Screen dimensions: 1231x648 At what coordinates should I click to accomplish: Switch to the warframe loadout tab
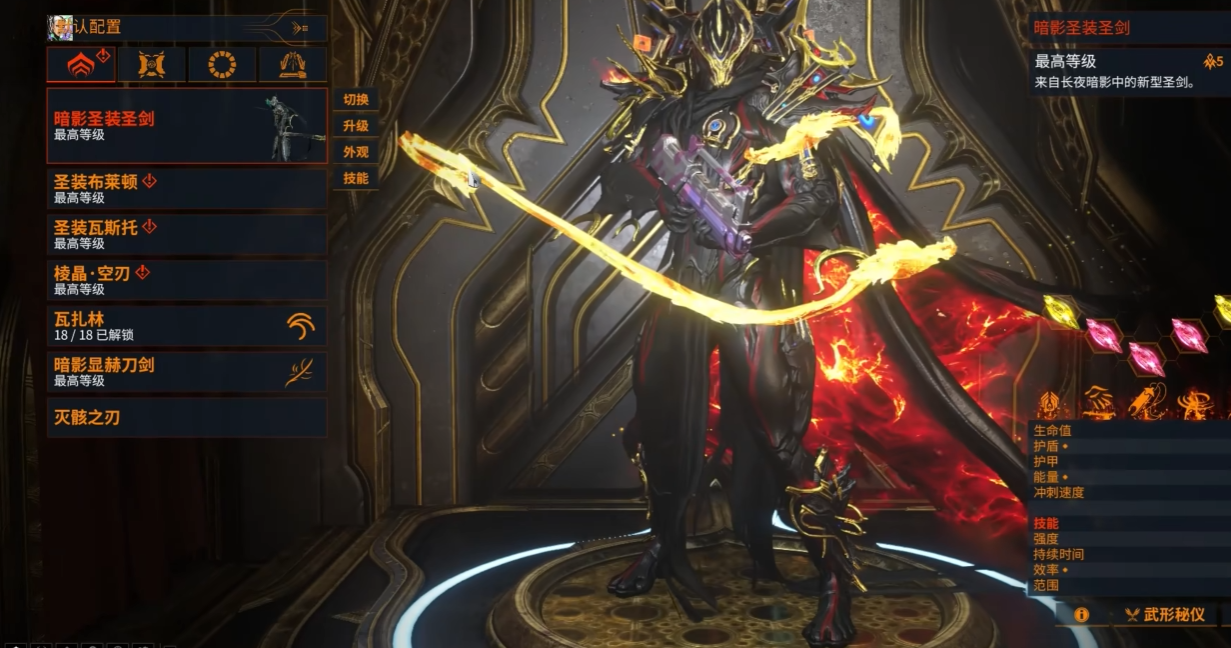(x=81, y=65)
